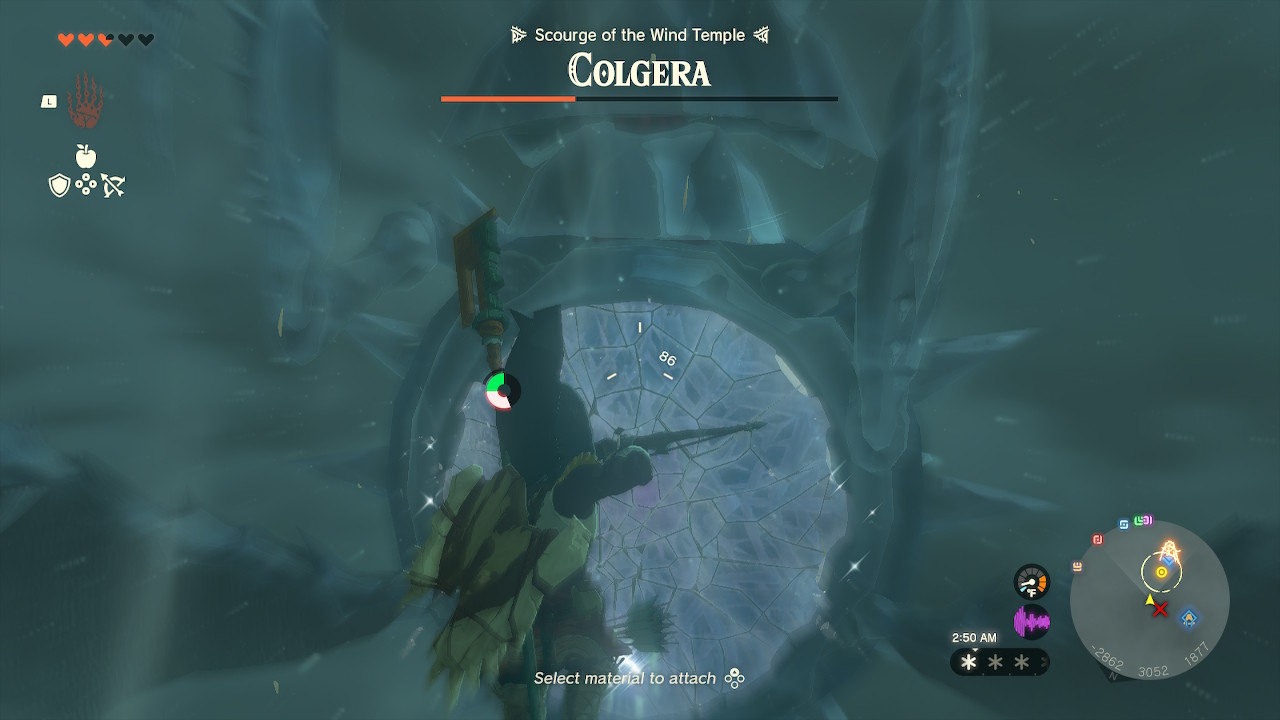Click the blue diamond marker on minimap
This screenshot has width=1280, height=720.
coord(1189,617)
